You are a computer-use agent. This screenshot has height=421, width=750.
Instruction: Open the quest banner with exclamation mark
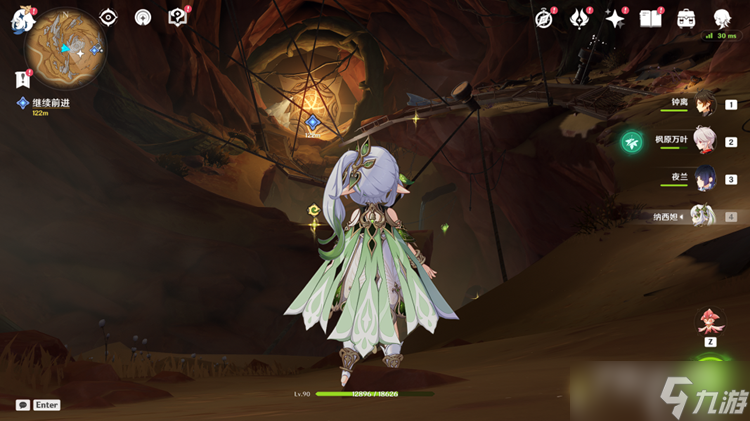tap(22, 78)
